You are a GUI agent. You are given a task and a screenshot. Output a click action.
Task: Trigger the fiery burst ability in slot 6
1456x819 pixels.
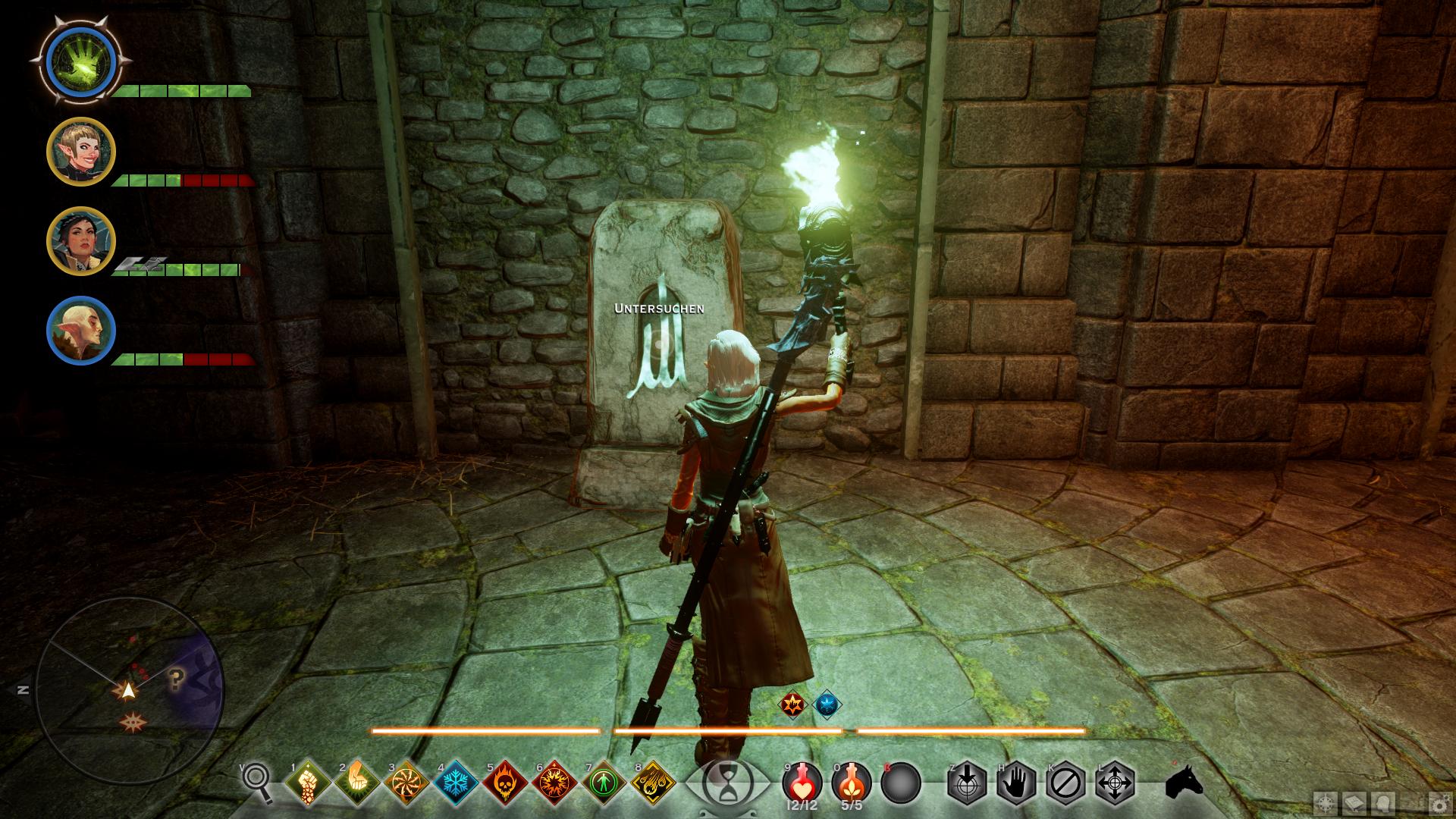pyautogui.click(x=554, y=783)
